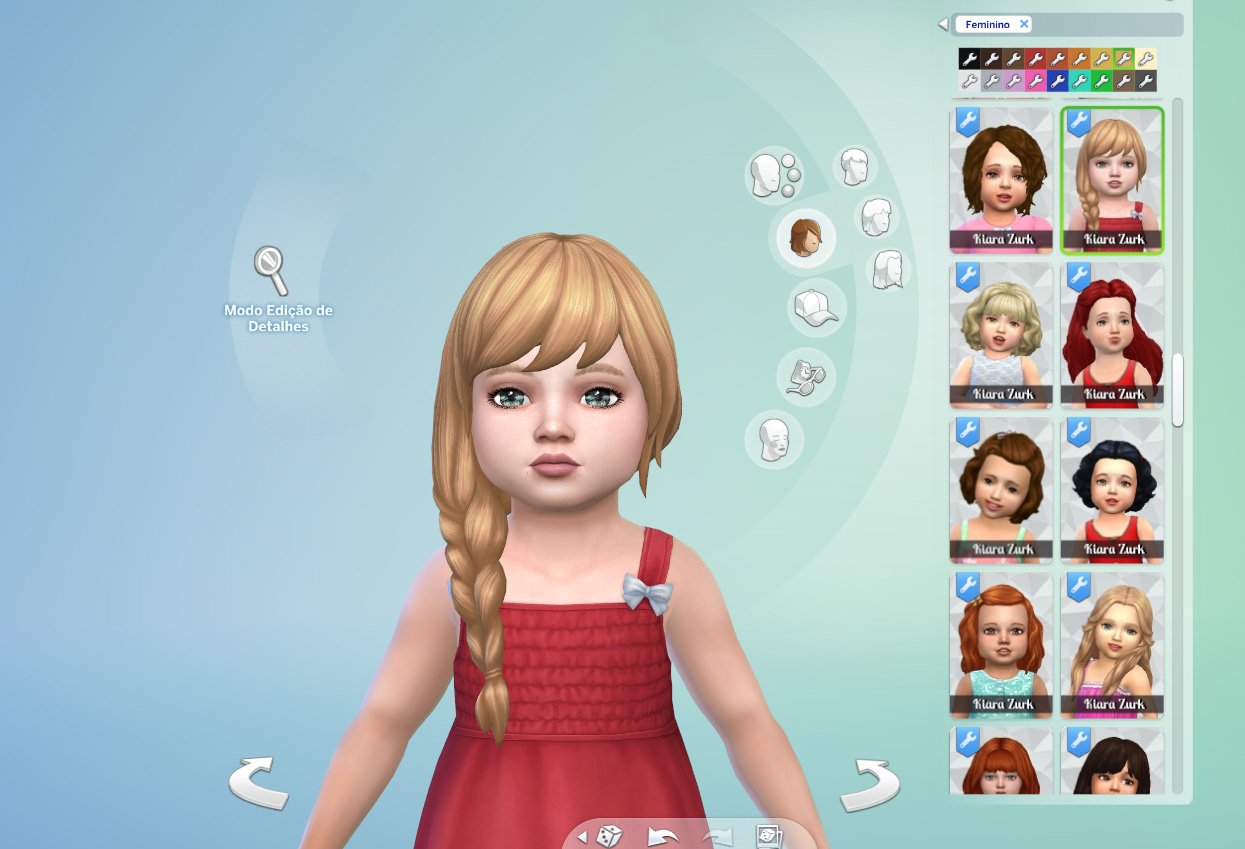
Task: Randomize the Sim with the dice button
Action: tap(610, 835)
